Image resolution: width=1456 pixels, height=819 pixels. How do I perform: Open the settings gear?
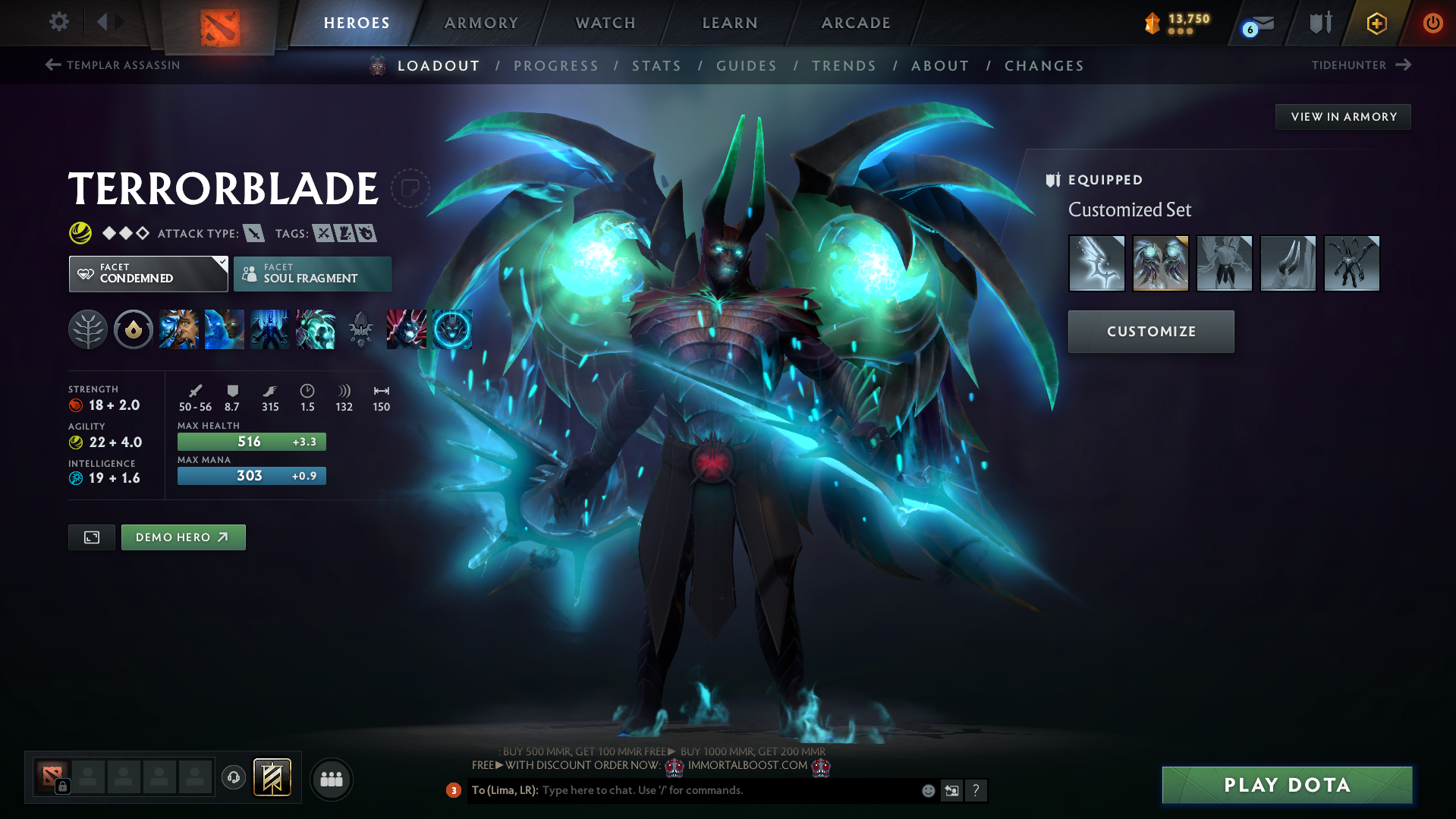click(58, 23)
